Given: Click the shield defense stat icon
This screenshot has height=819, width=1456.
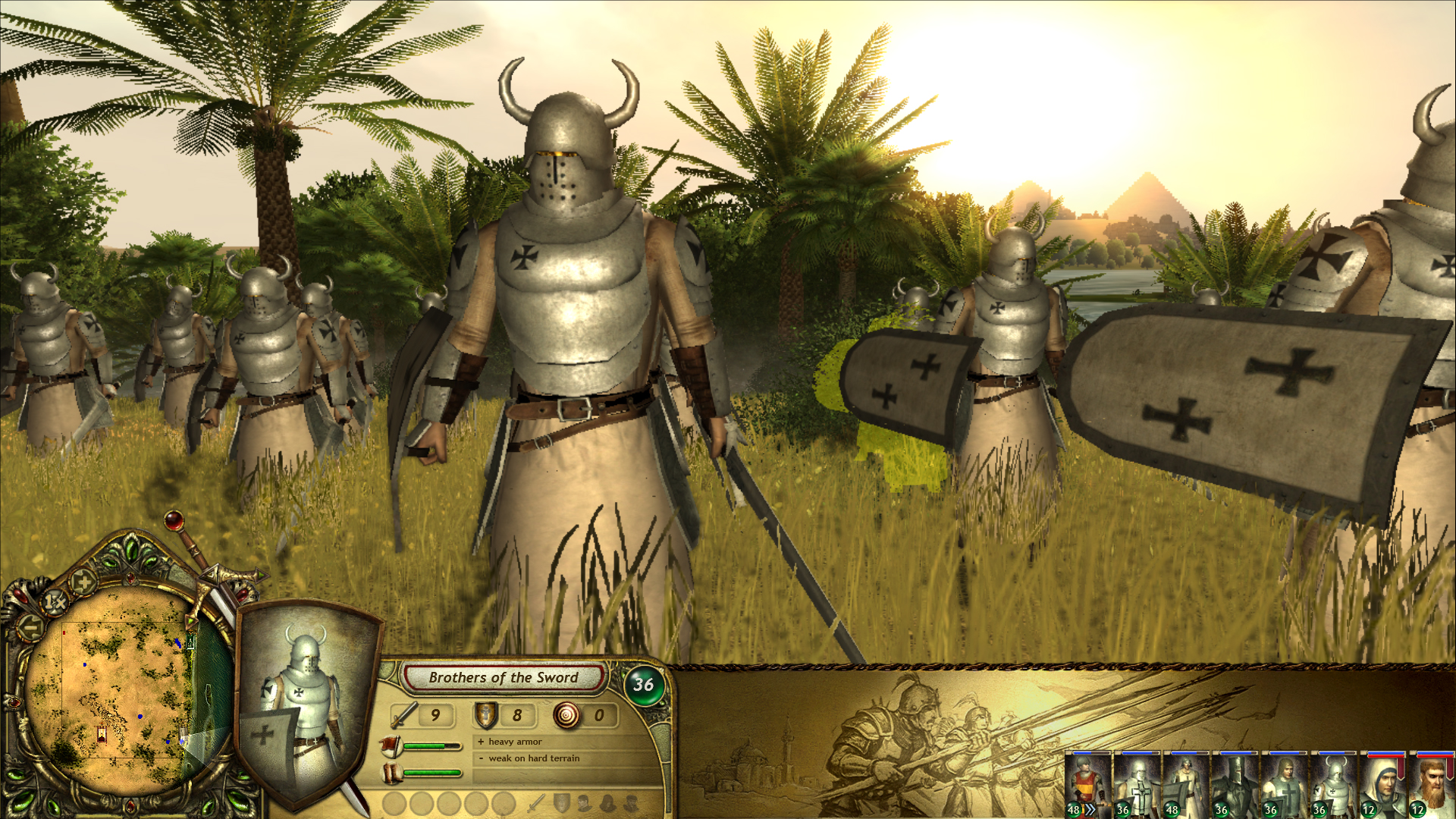Looking at the screenshot, I should click(485, 715).
